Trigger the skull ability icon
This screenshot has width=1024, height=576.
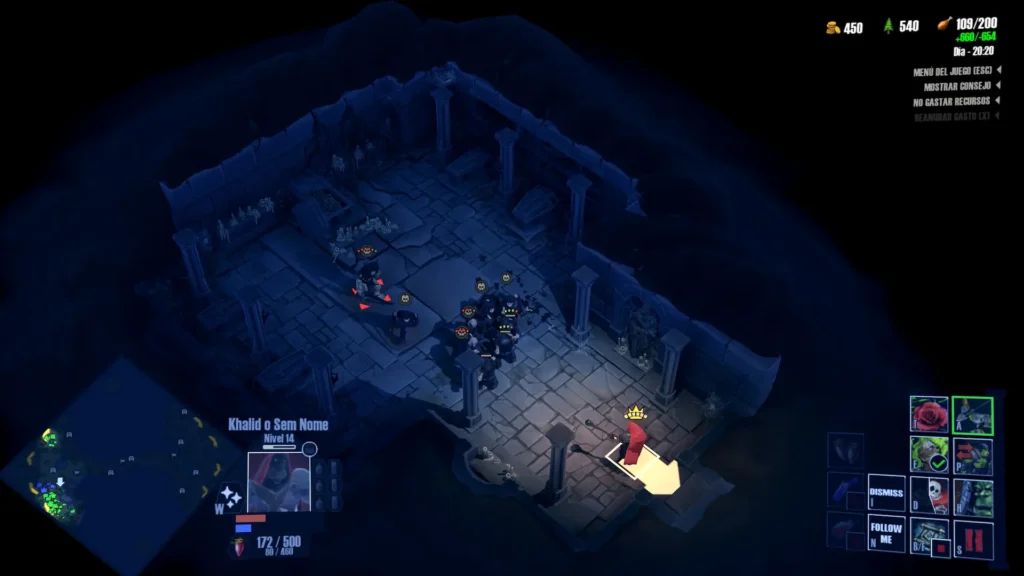[928, 494]
